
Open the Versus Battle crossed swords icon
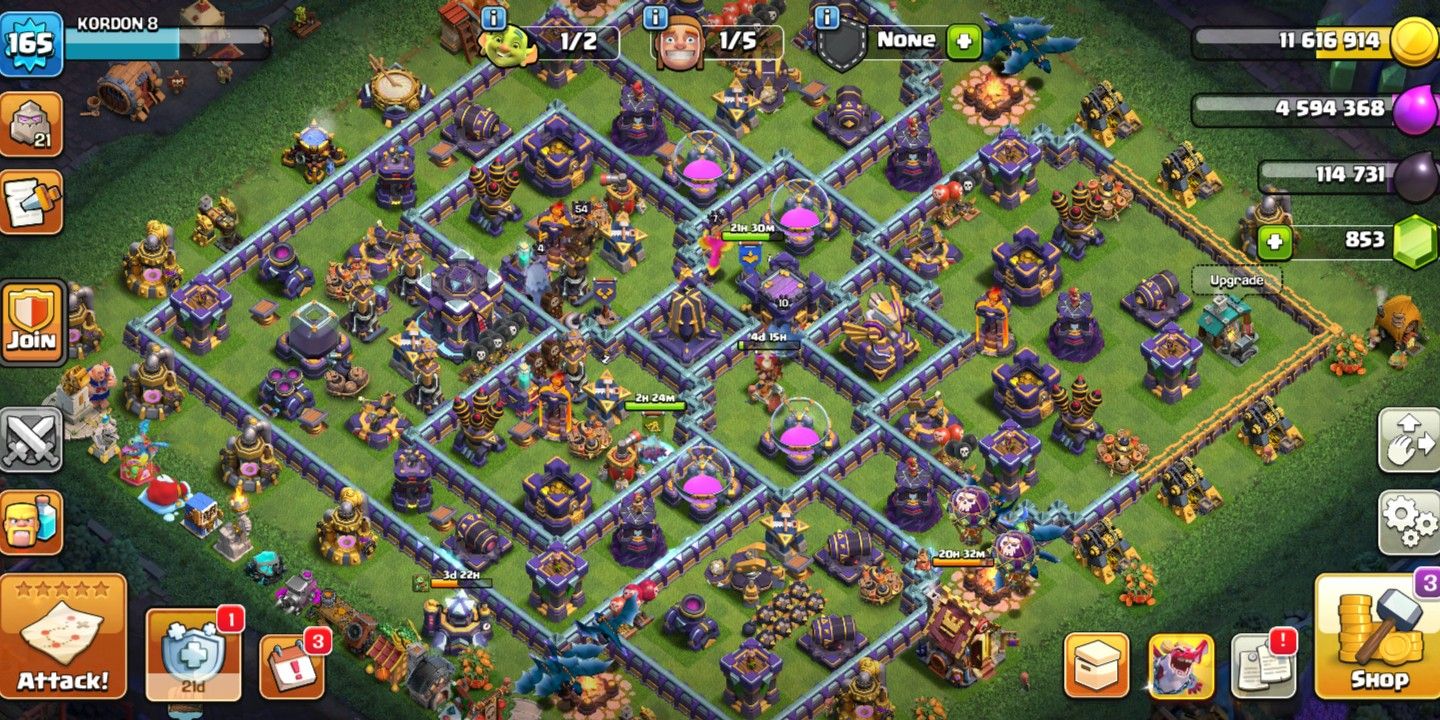click(33, 440)
